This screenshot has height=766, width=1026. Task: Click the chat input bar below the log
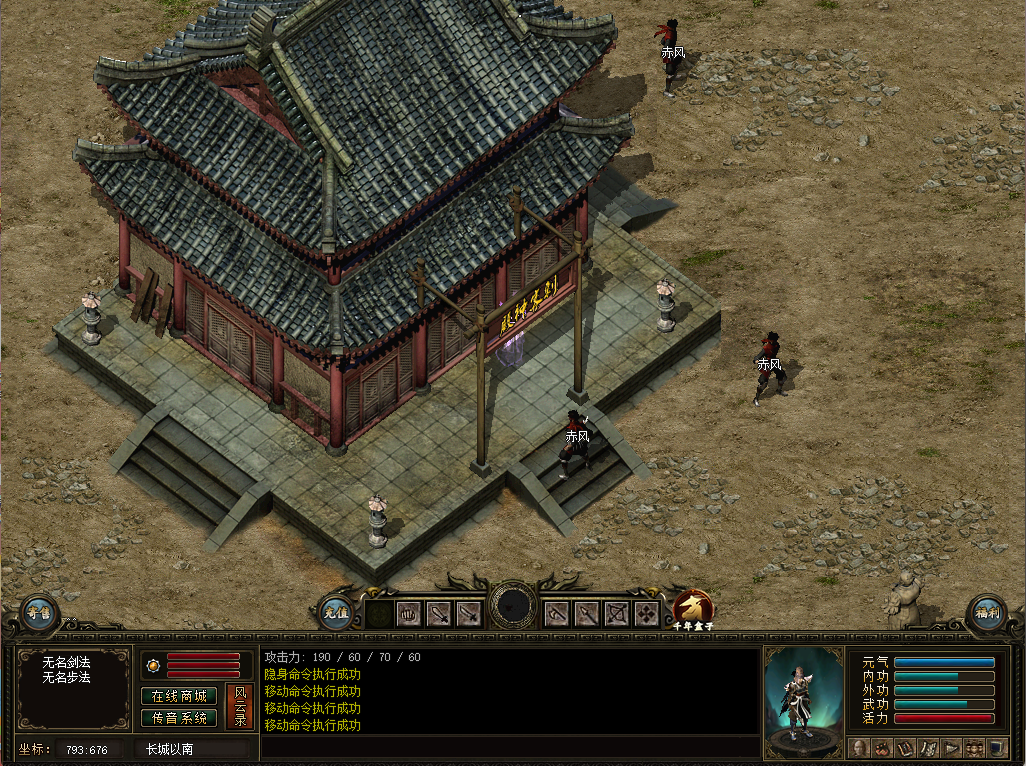pyautogui.click(x=510, y=747)
